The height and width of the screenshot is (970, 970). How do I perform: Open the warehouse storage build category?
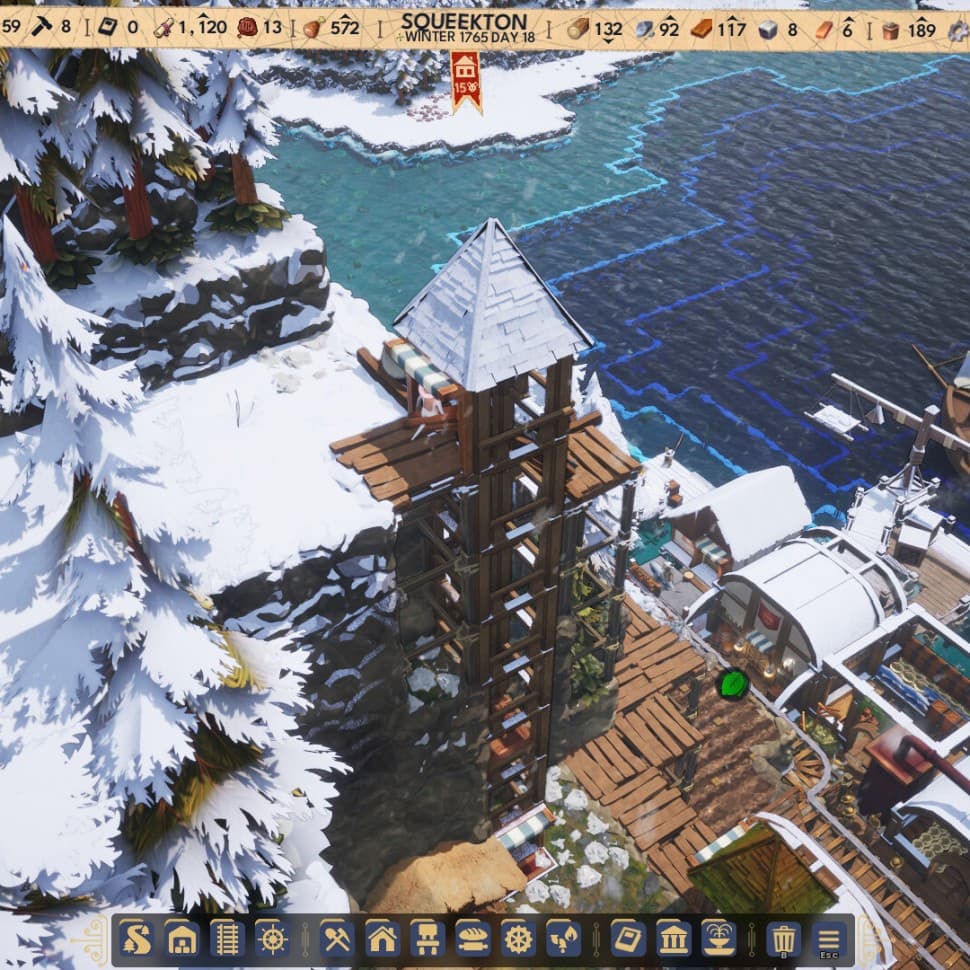click(182, 939)
